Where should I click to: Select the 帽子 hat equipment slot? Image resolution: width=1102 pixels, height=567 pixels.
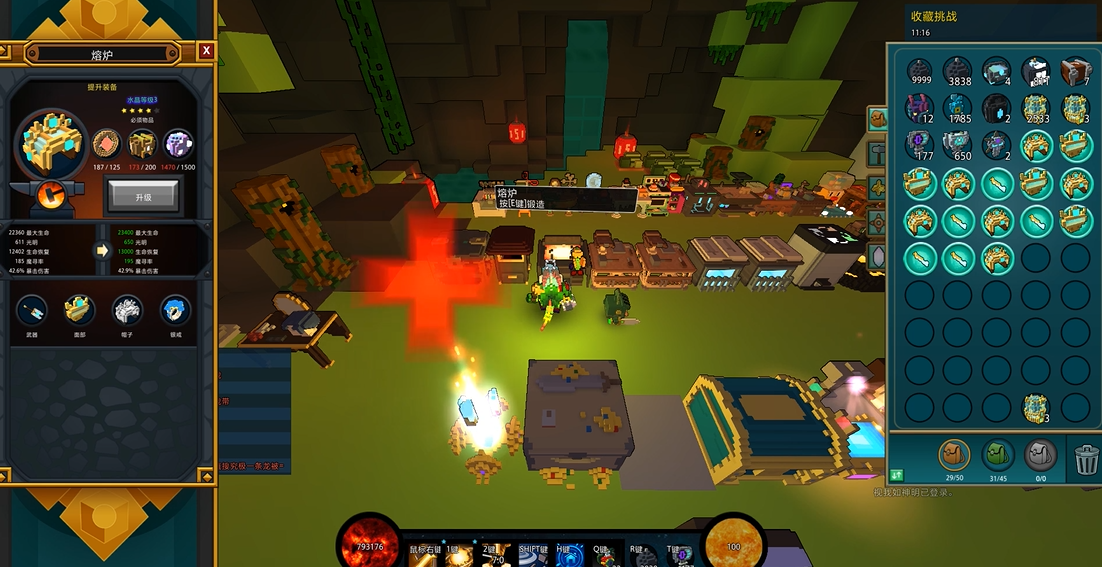click(x=127, y=310)
